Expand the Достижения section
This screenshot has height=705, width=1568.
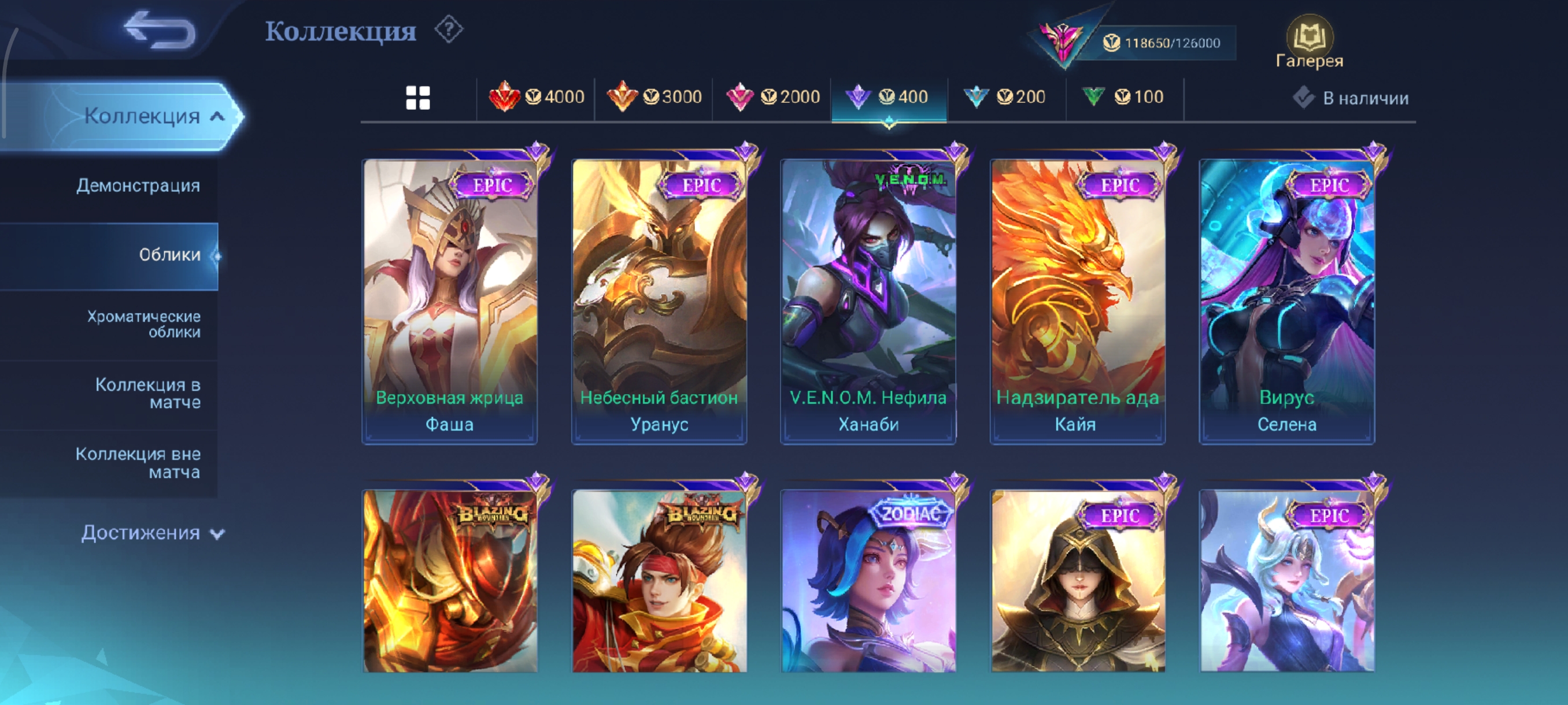(152, 533)
